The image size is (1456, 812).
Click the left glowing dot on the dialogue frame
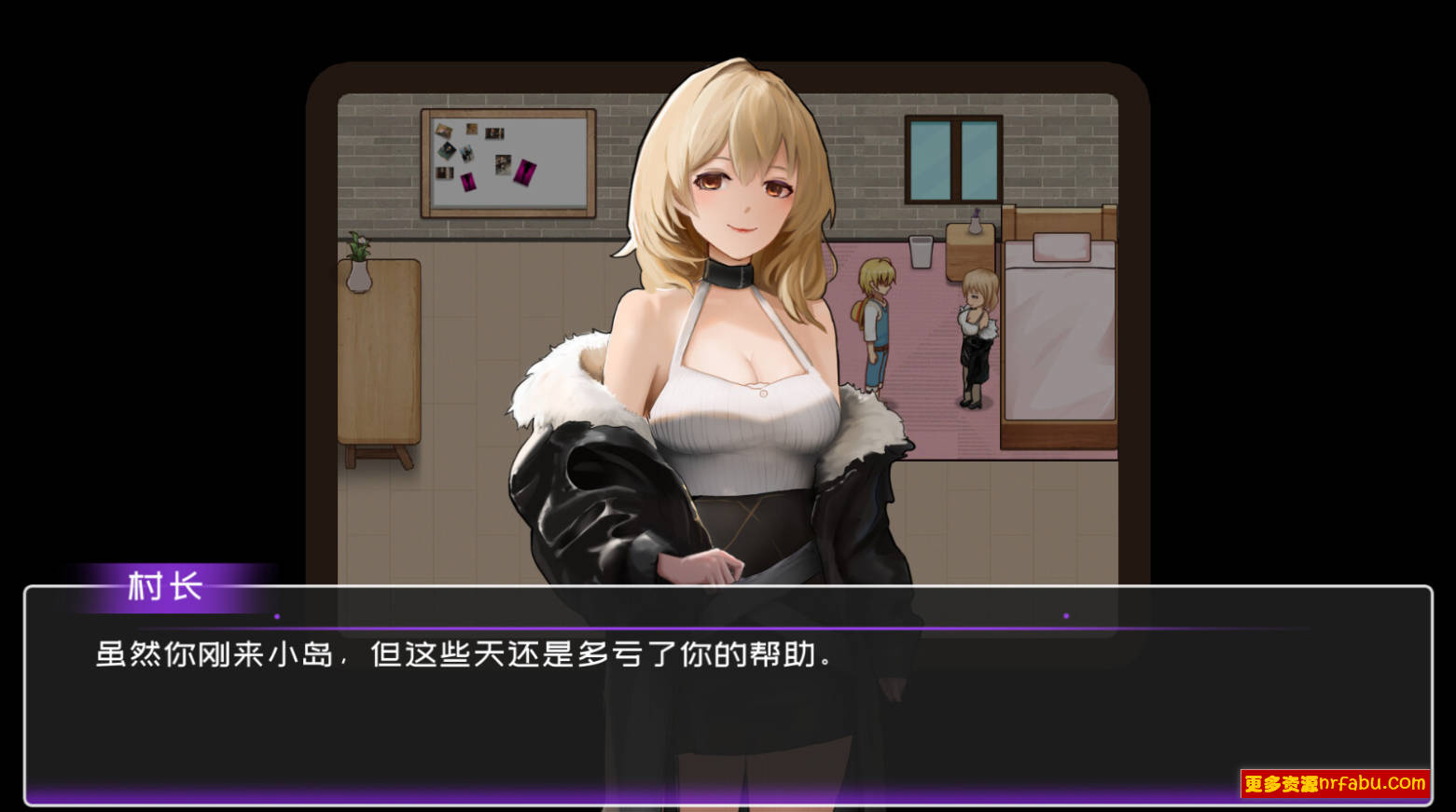275,614
